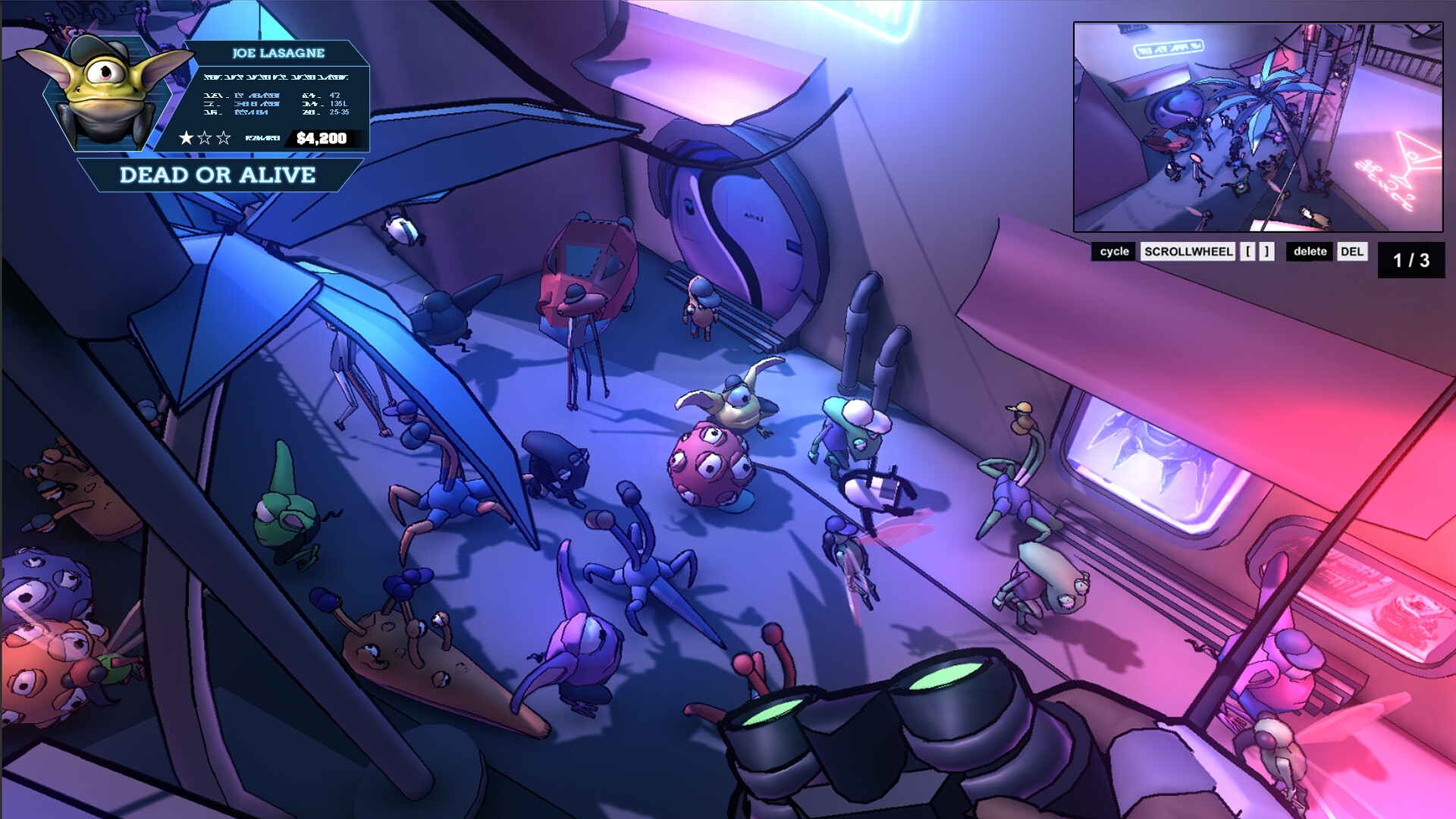Image resolution: width=1456 pixels, height=819 pixels.
Task: Click the DEL key icon
Action: 1354,252
